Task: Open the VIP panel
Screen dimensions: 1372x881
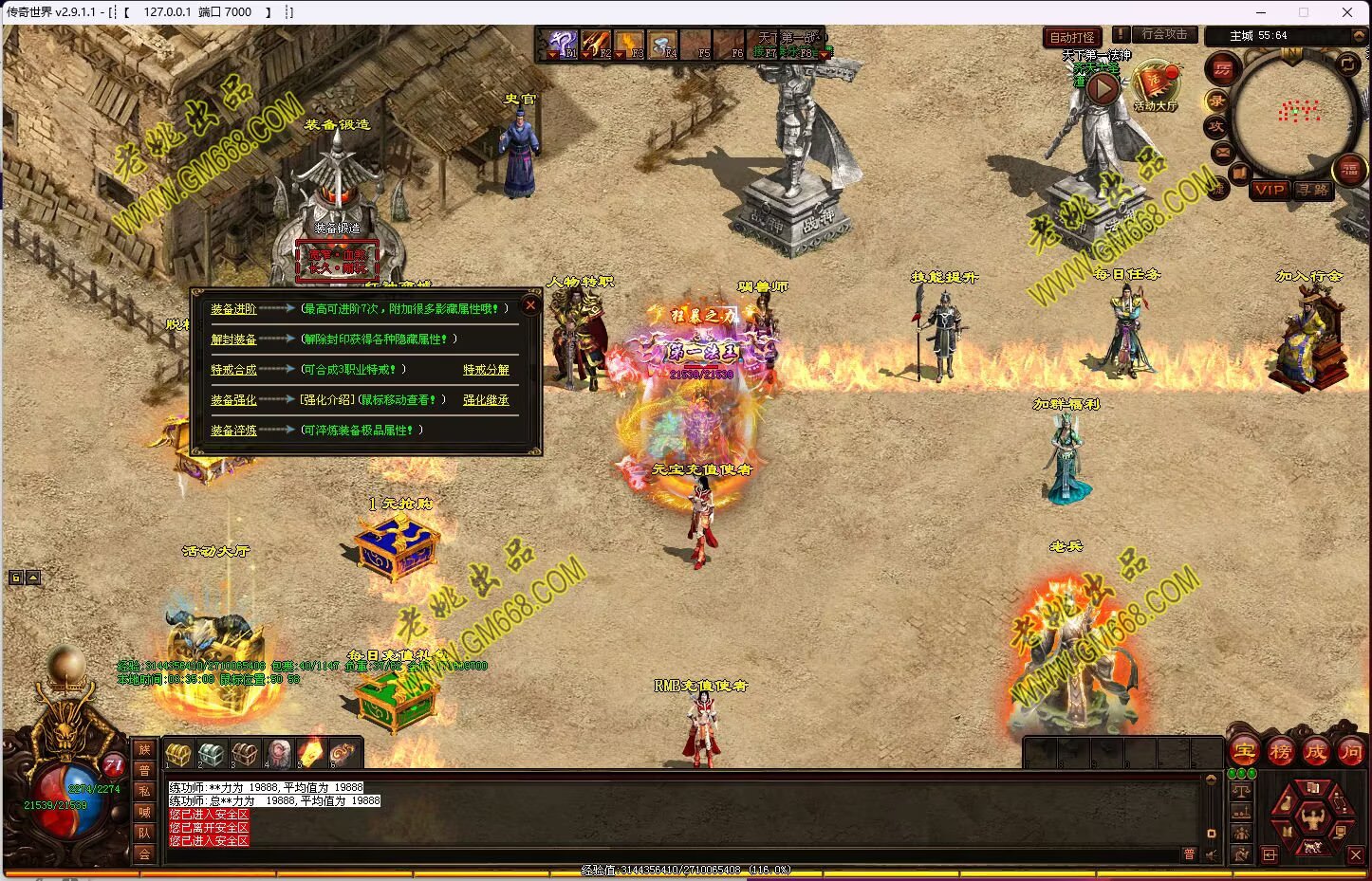Action: pos(1269,190)
